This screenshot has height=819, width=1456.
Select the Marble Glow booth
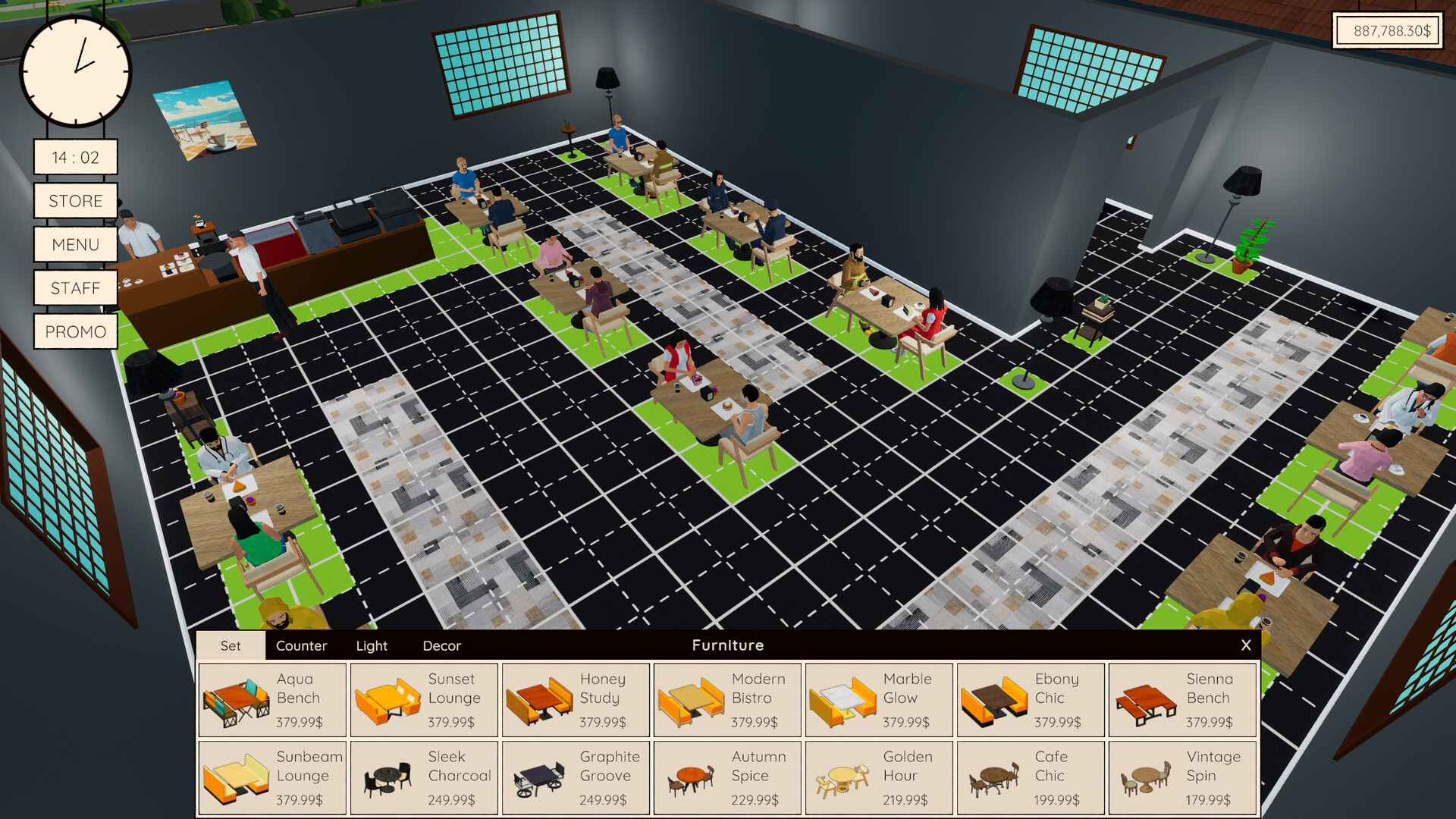[x=878, y=699]
